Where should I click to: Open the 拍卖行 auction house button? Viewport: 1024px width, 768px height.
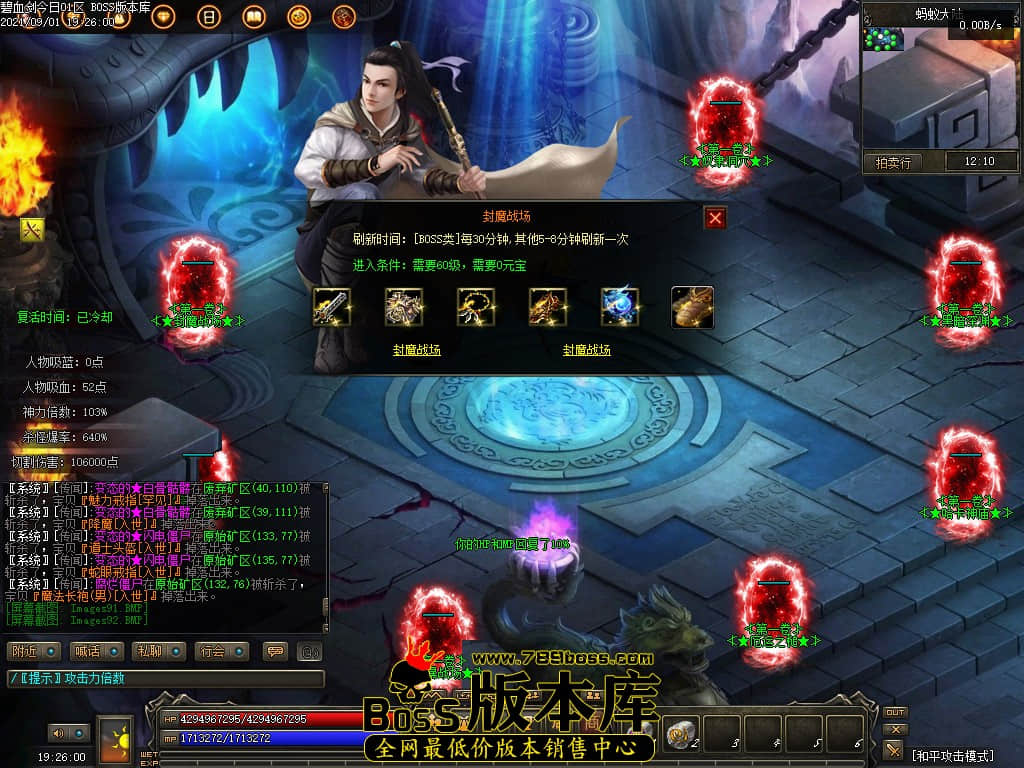(x=893, y=162)
